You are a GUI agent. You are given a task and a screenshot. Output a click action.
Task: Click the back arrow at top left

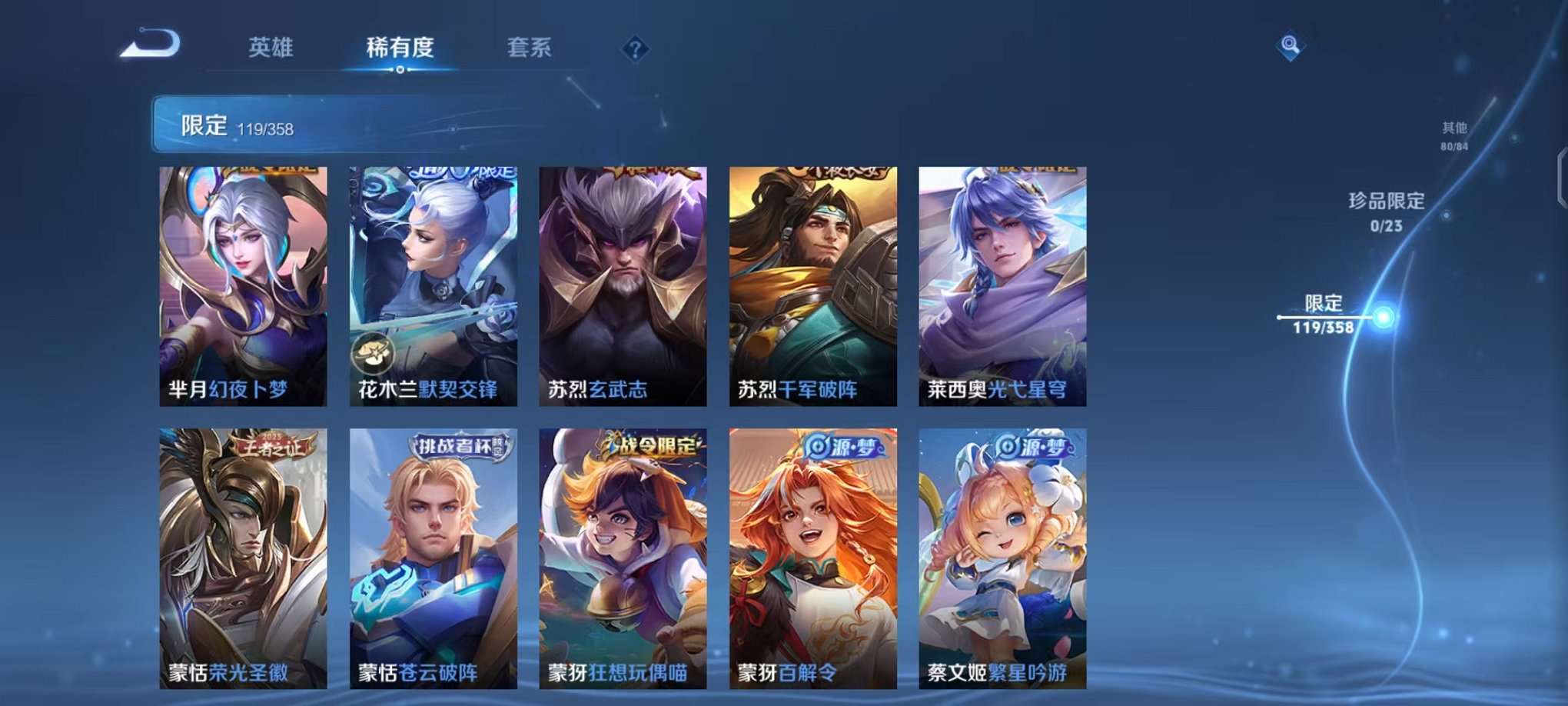coord(151,42)
